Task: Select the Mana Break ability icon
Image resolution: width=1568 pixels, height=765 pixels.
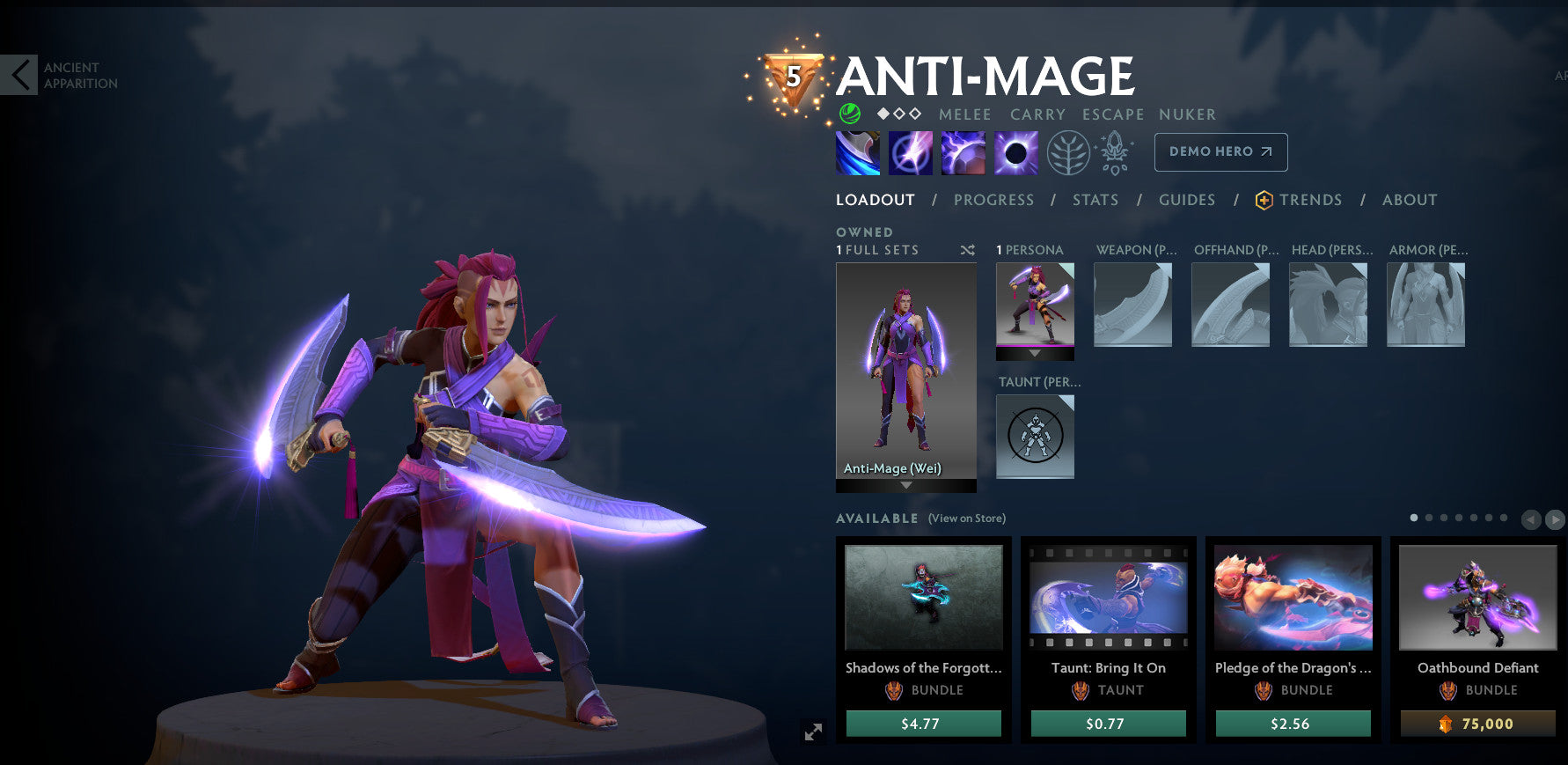Action: (857, 151)
